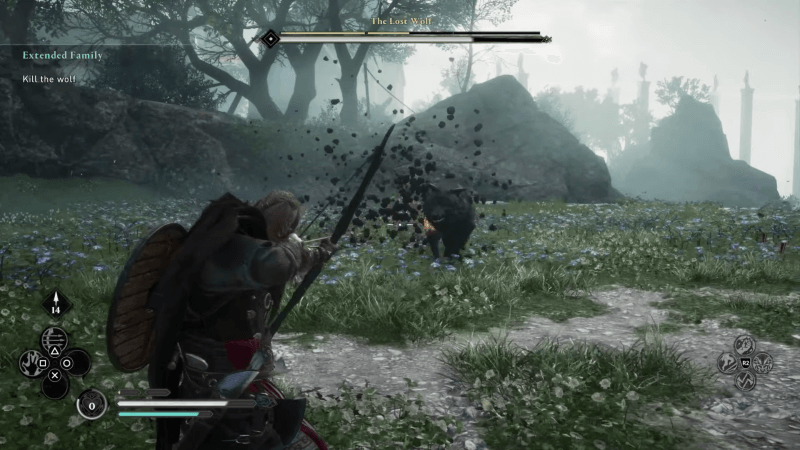The height and width of the screenshot is (450, 800).
Task: Activate the beast face melee ability
Action: [x=763, y=362]
